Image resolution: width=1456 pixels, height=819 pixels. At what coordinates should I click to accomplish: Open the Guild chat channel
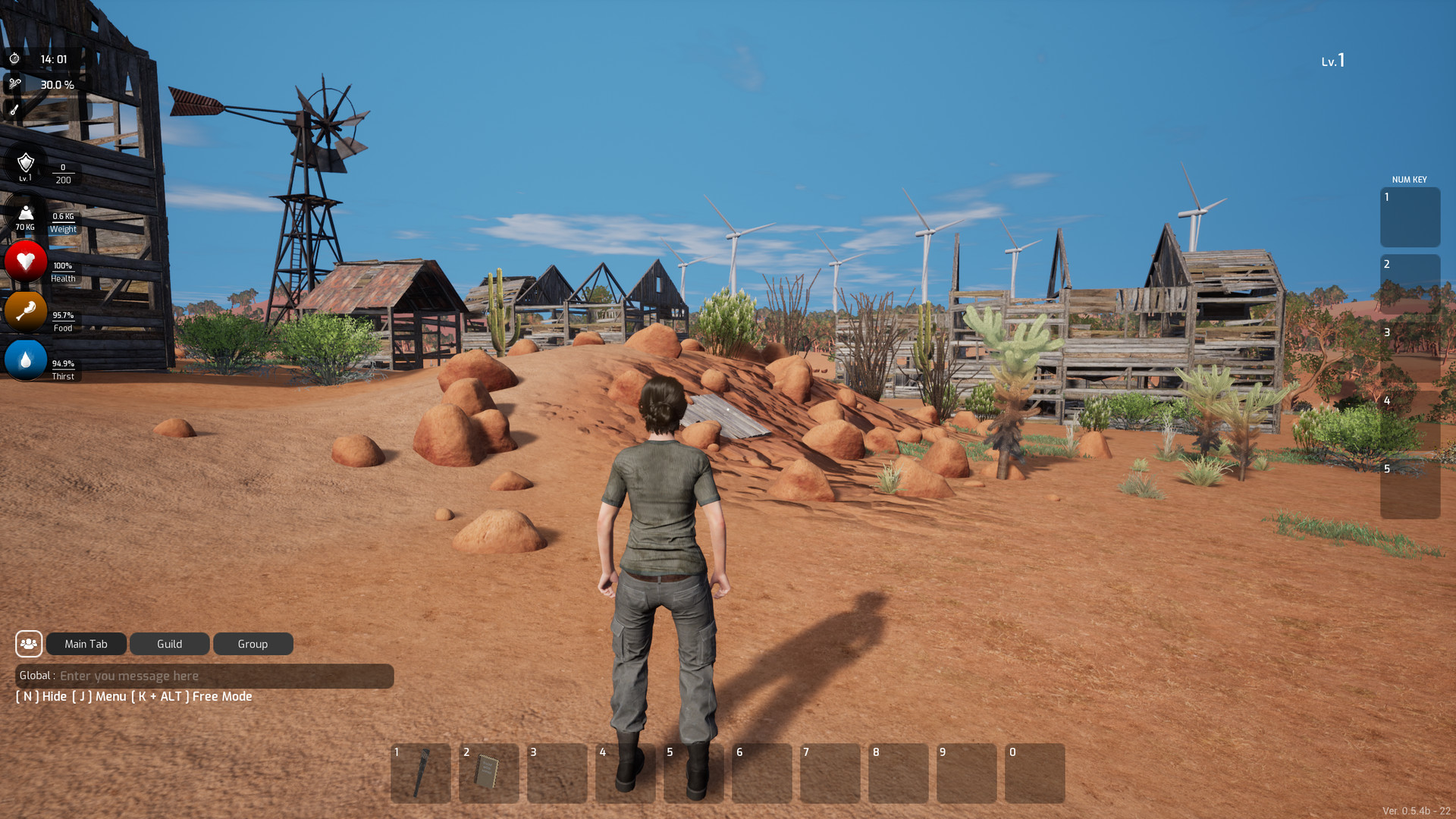169,644
